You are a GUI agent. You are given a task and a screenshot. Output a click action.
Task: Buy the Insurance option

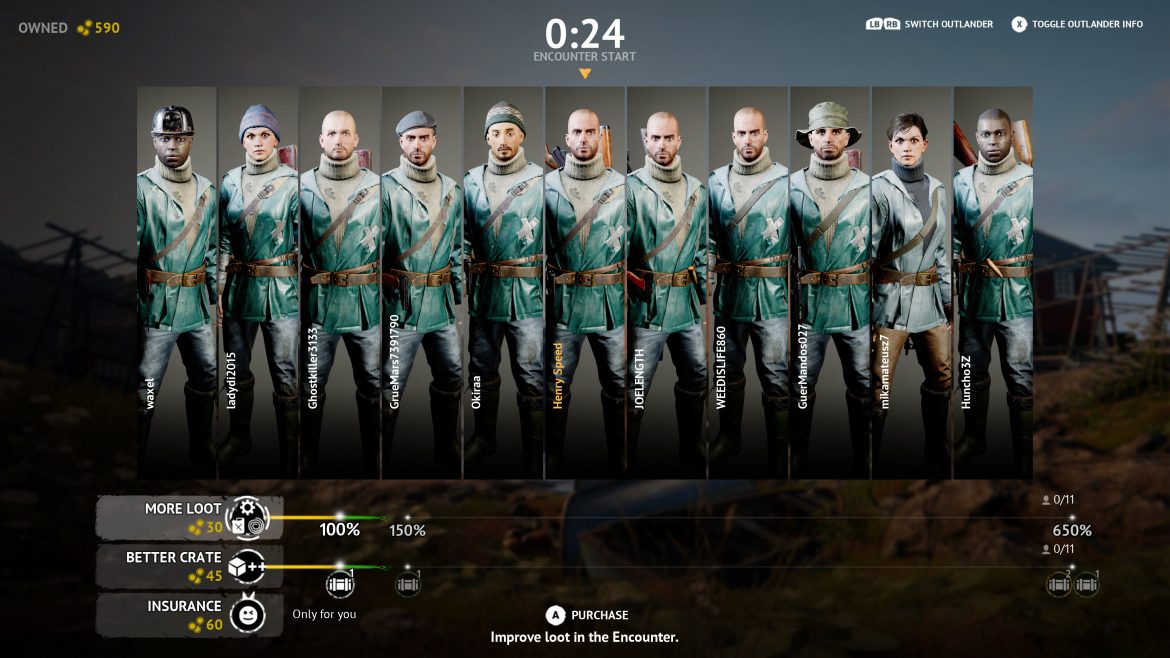click(190, 615)
